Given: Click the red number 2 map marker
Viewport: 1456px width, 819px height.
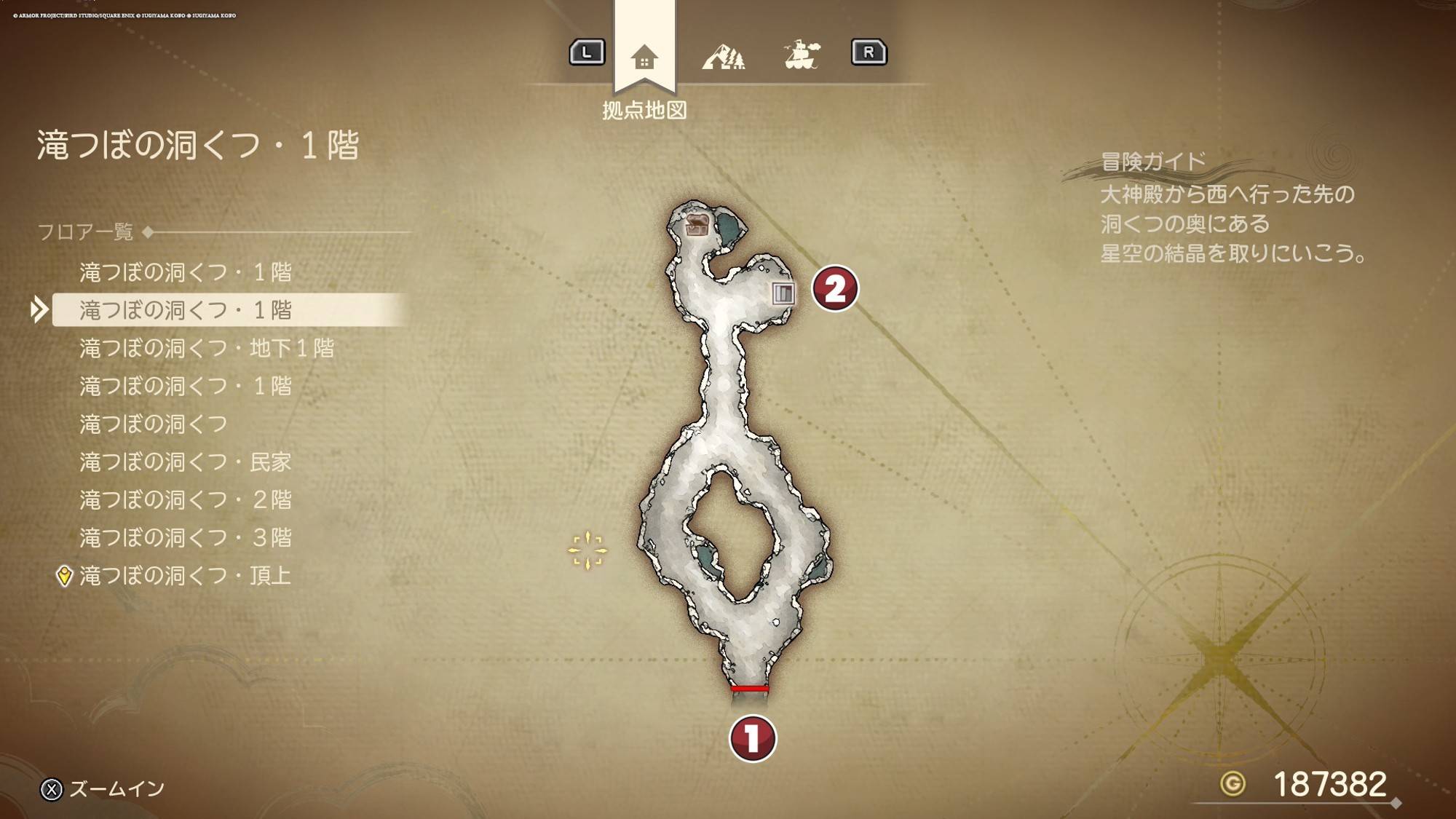Looking at the screenshot, I should [834, 288].
